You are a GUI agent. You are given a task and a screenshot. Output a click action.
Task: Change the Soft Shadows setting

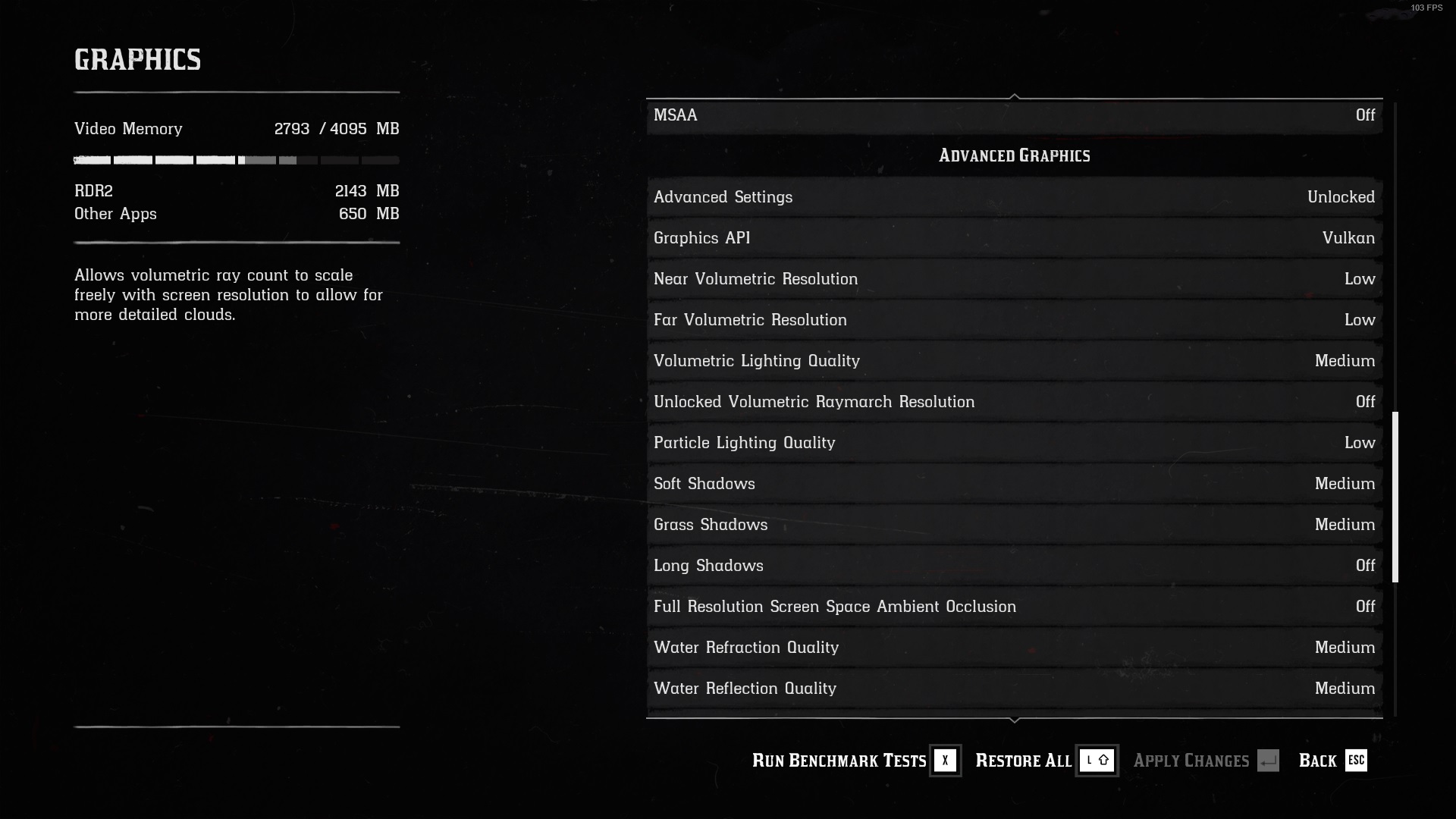point(1014,484)
